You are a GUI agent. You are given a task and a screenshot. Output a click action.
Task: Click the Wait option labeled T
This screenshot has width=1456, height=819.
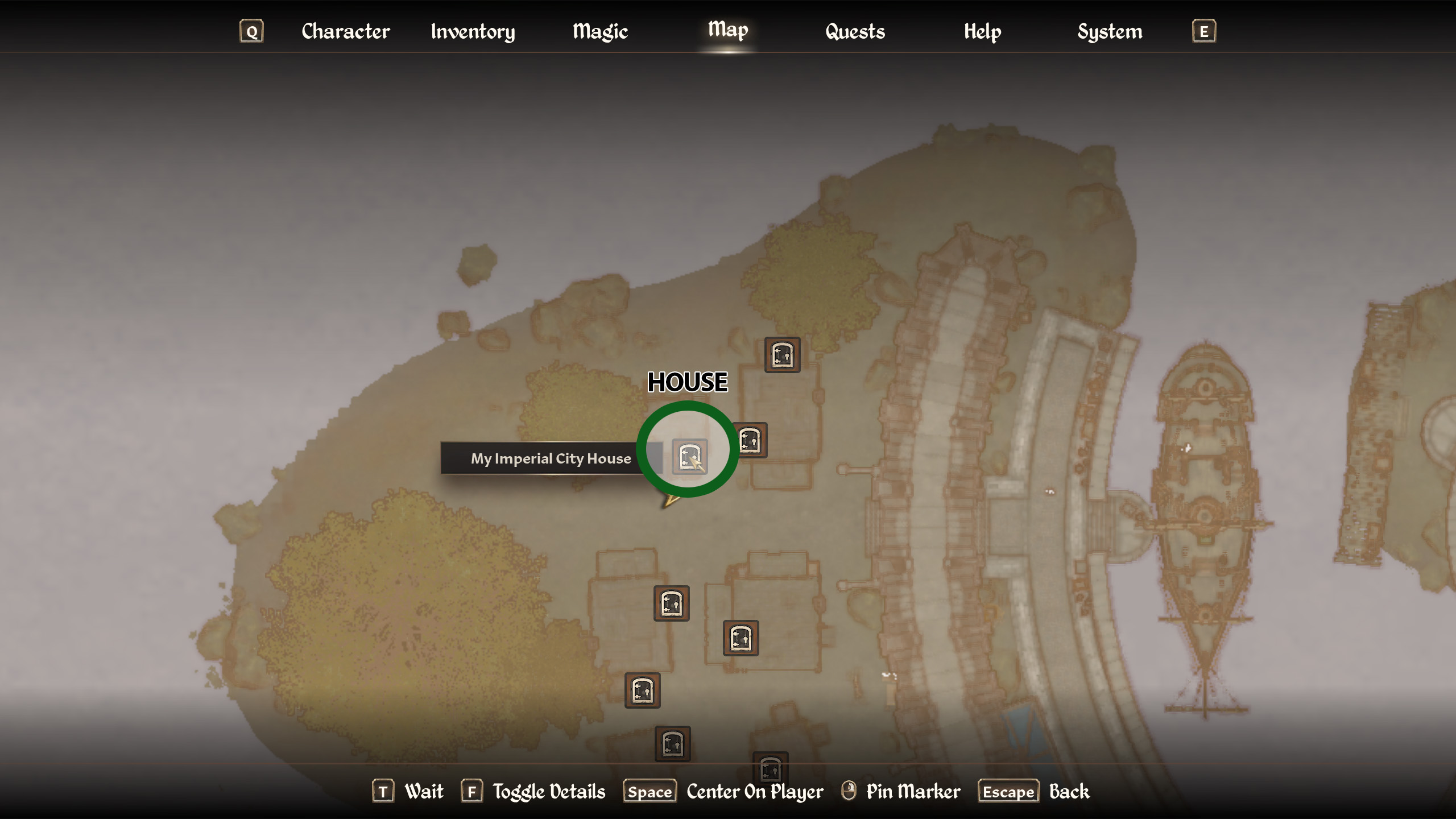[384, 791]
